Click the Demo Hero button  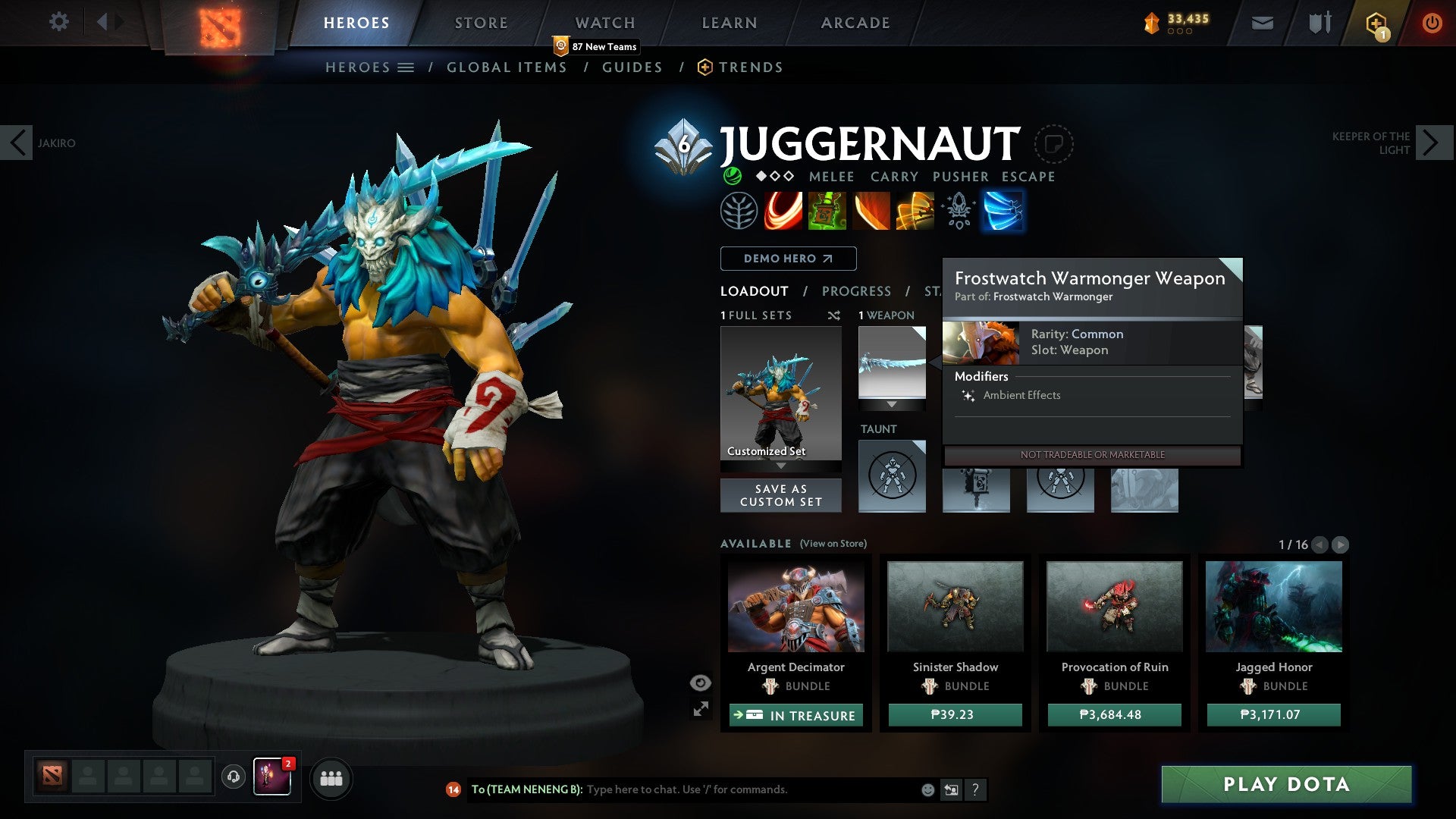[x=787, y=259]
